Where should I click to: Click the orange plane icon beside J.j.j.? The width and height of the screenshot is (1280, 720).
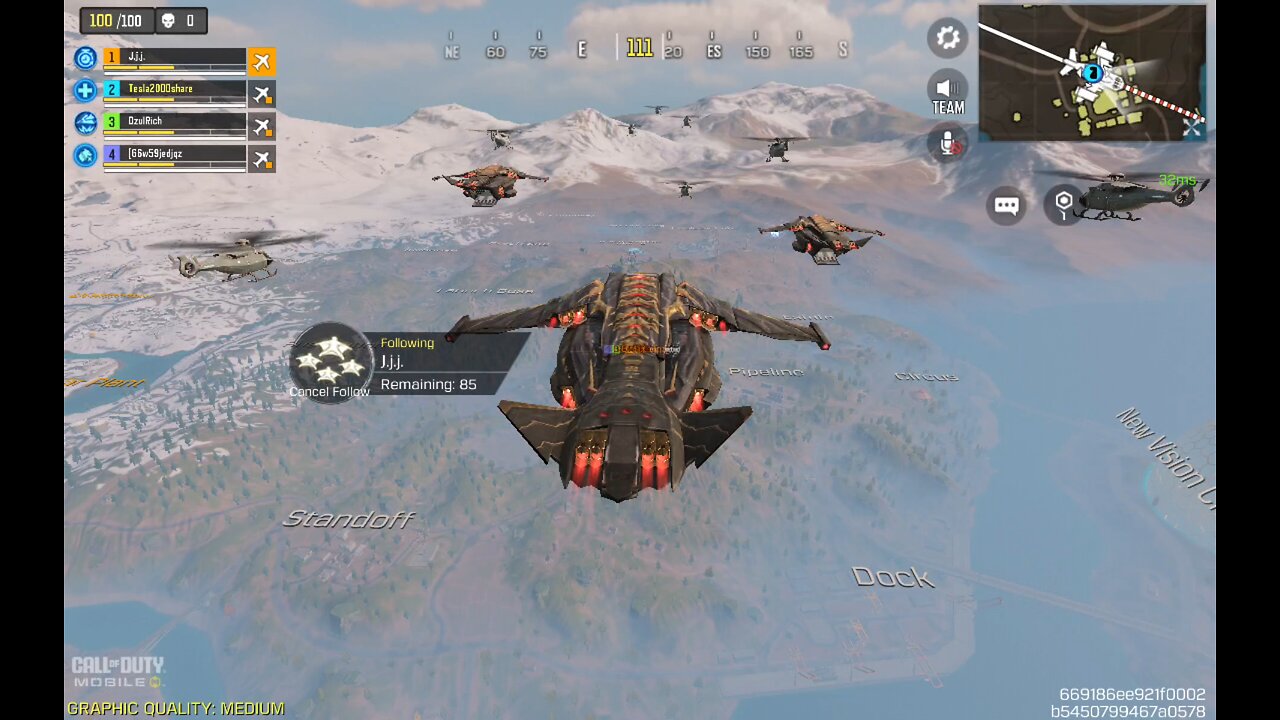tap(261, 61)
